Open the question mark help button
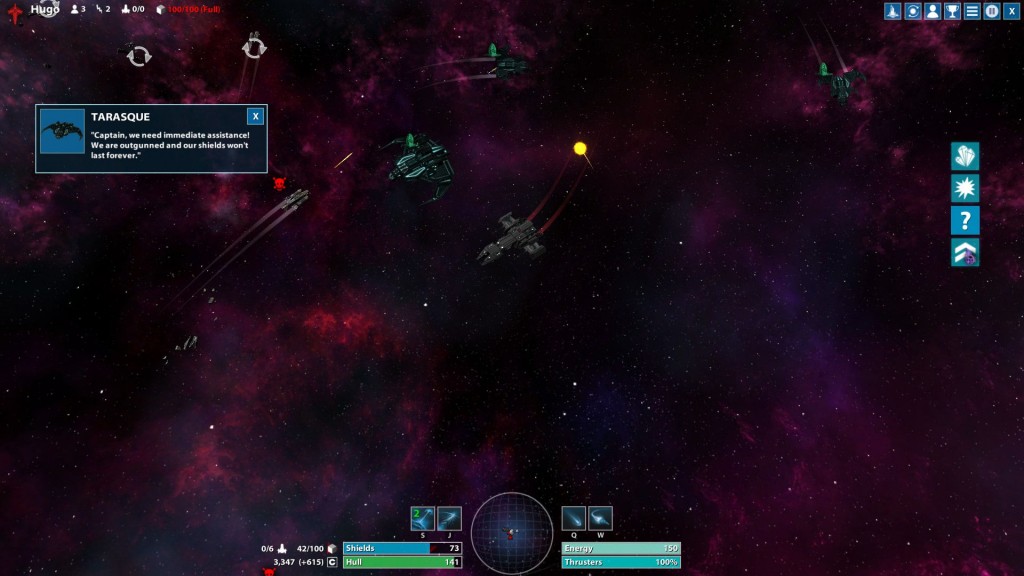 coord(965,220)
